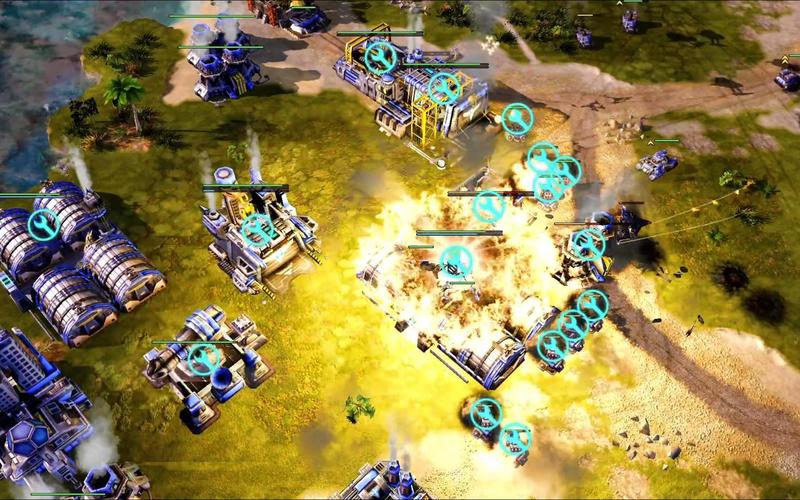Click the repair wrench on the twin-turret structure
Screen dimensions: 800x500
pos(204,358)
